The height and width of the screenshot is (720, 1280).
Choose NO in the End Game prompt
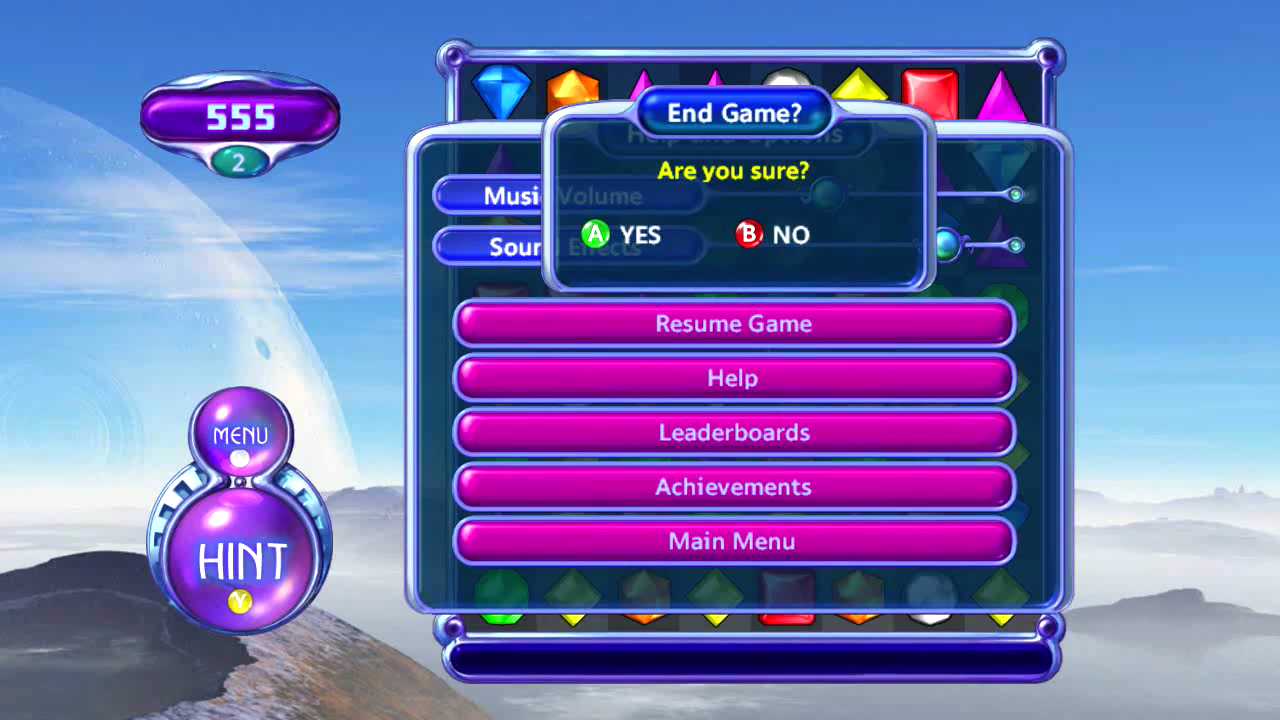773,235
